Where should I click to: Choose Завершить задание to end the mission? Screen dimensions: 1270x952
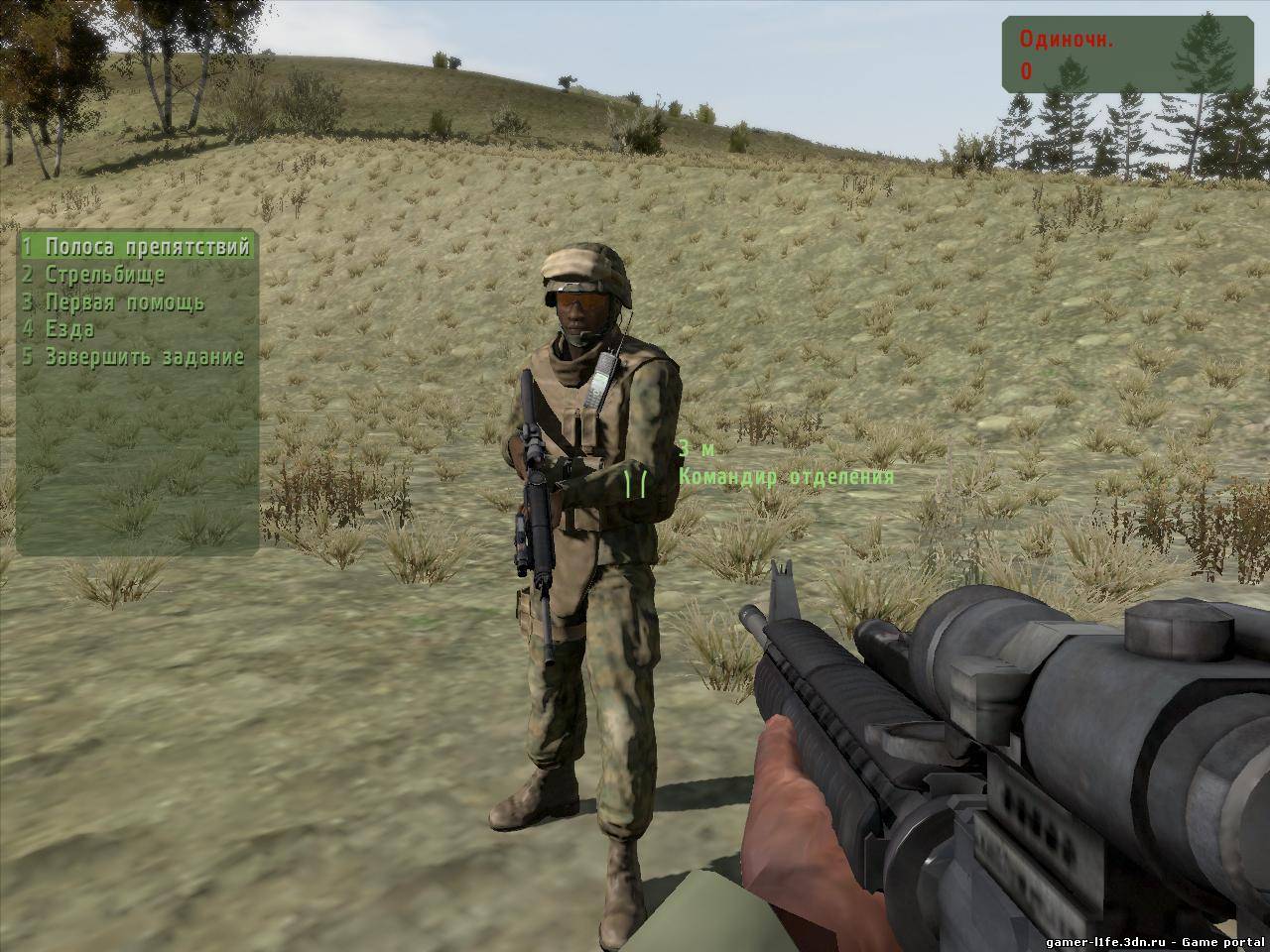134,357
